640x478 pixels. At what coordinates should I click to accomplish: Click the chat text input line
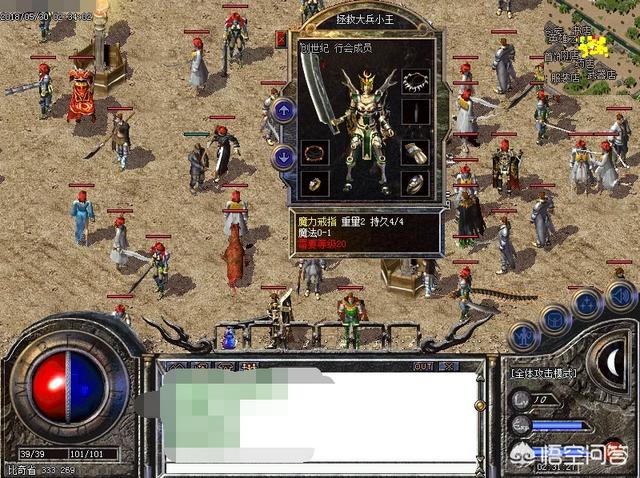(310, 467)
